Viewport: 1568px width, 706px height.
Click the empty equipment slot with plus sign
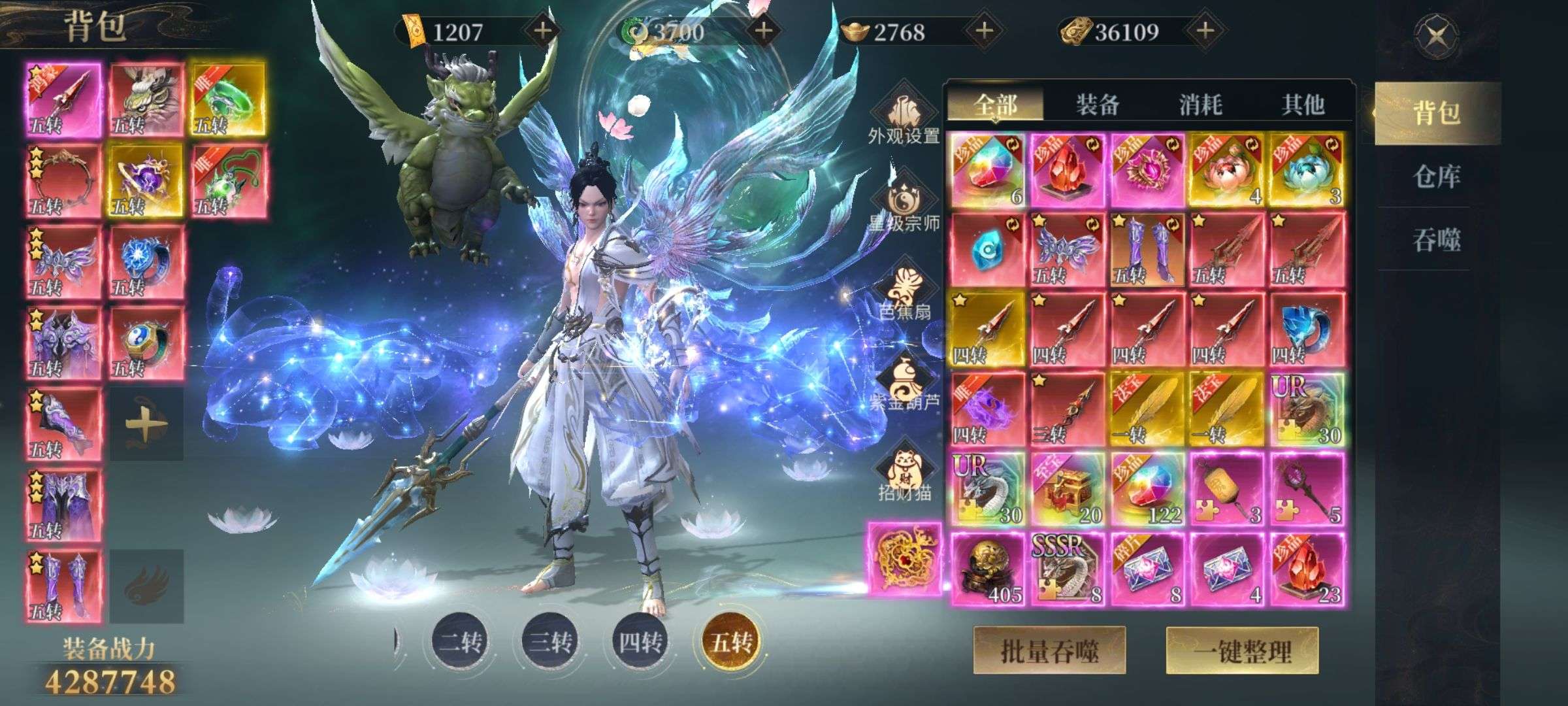[x=146, y=424]
